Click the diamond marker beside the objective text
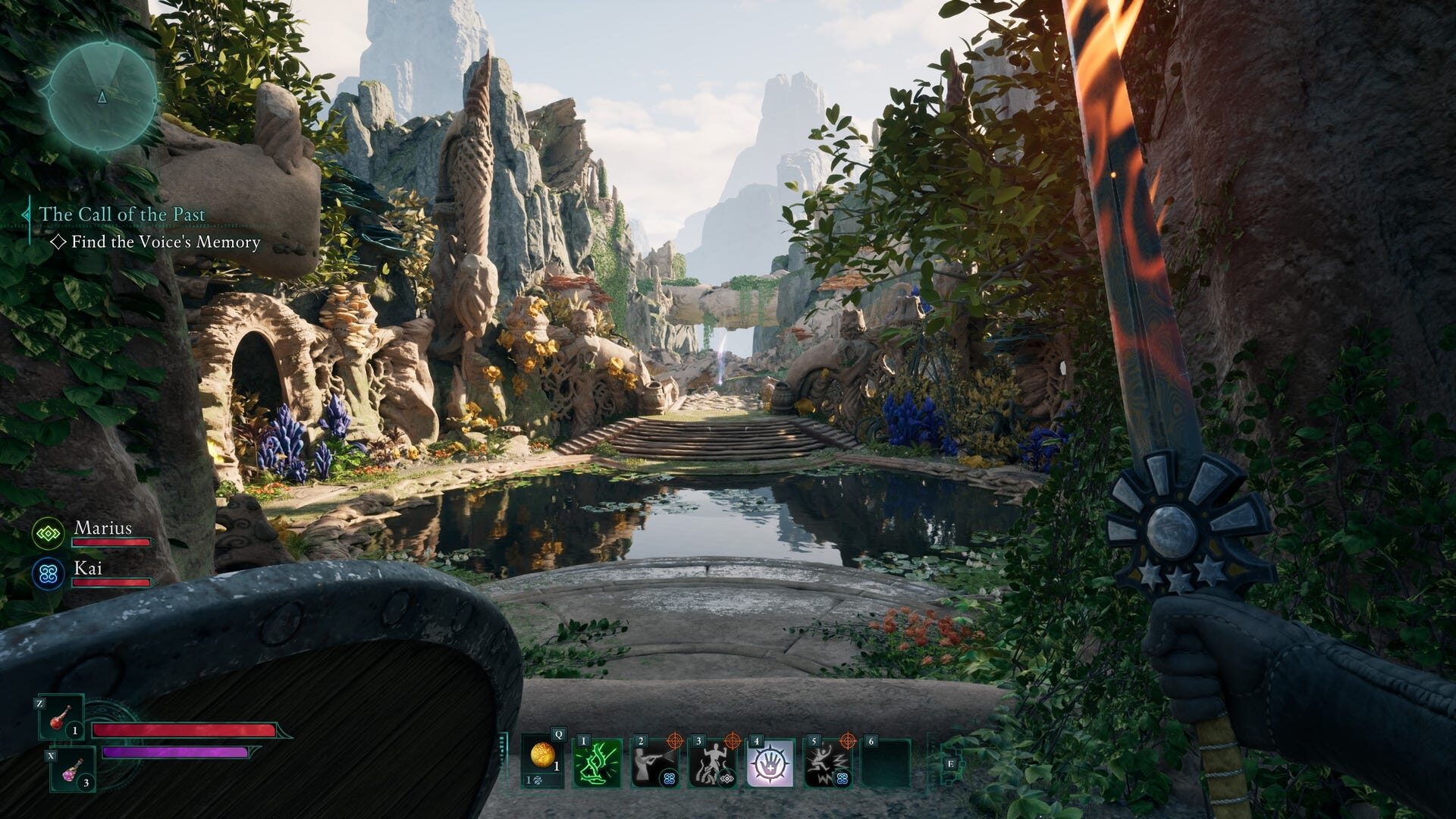 [57, 243]
